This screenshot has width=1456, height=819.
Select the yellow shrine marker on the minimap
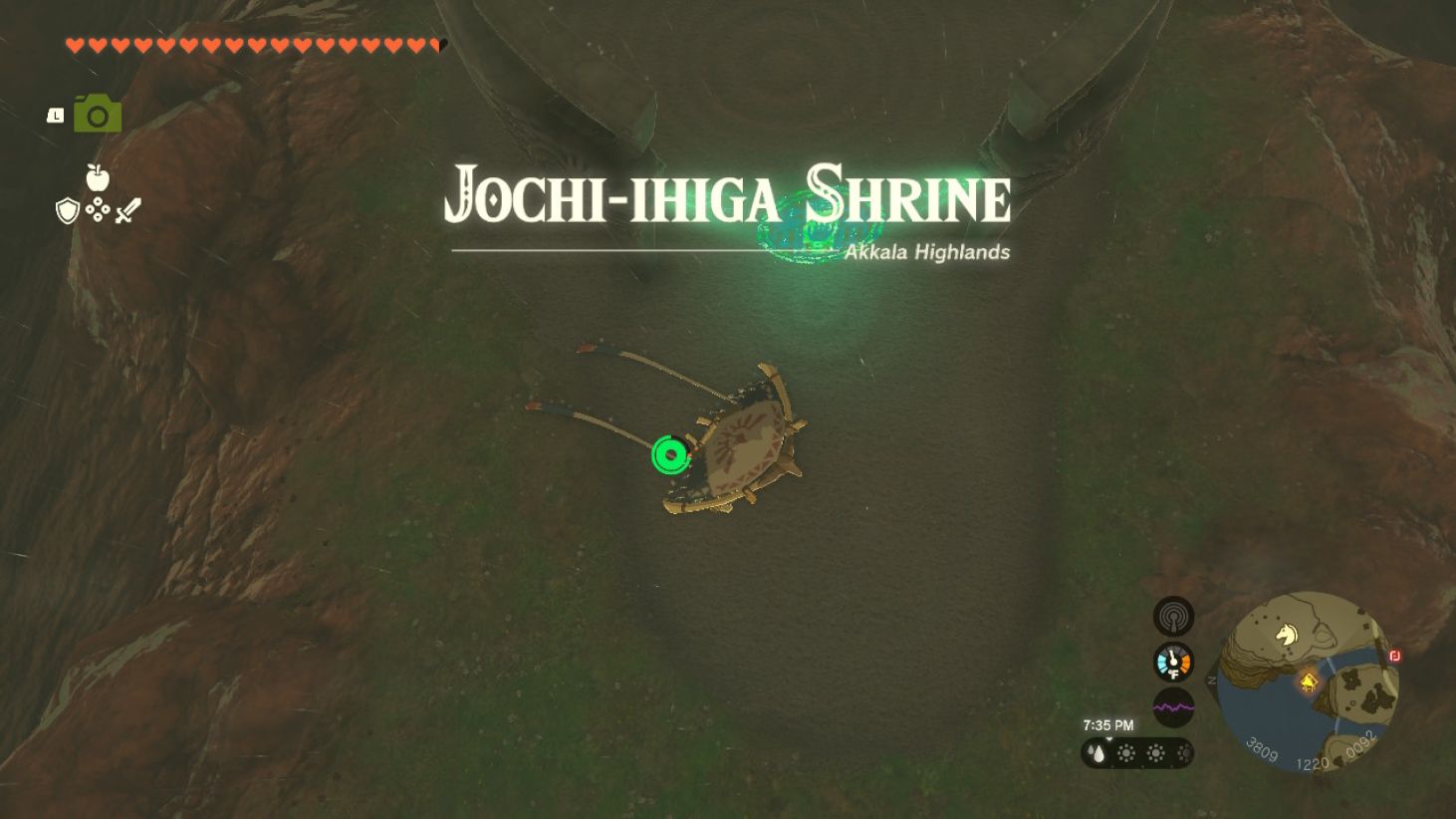point(1308,682)
